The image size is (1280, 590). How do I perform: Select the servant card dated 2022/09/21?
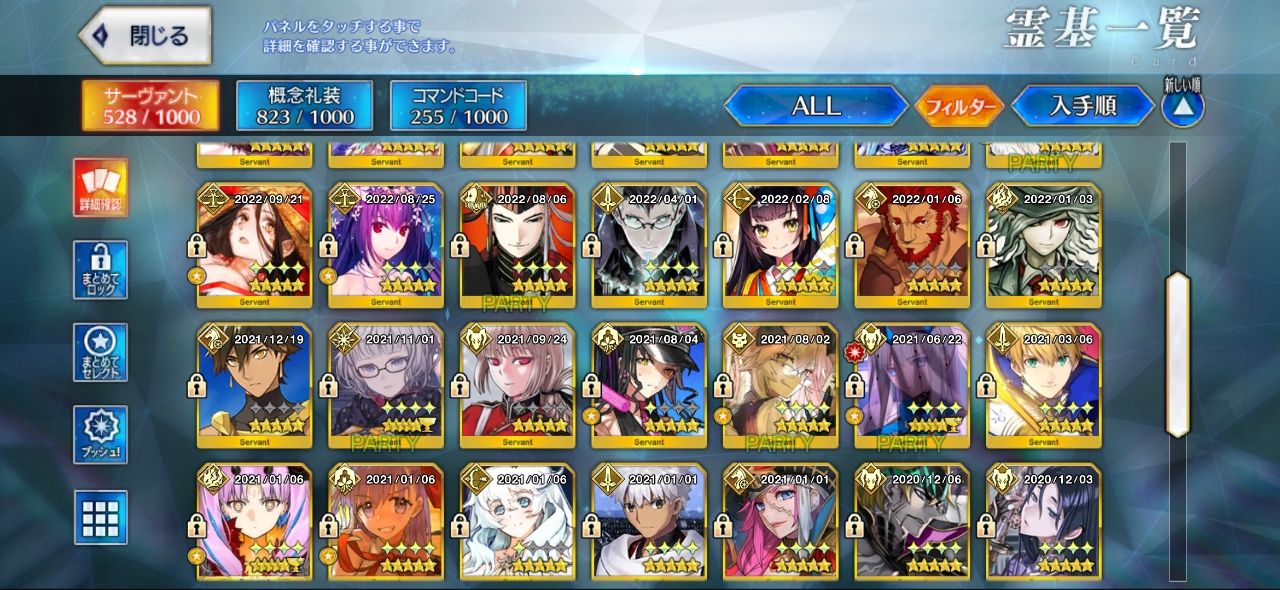coord(255,245)
